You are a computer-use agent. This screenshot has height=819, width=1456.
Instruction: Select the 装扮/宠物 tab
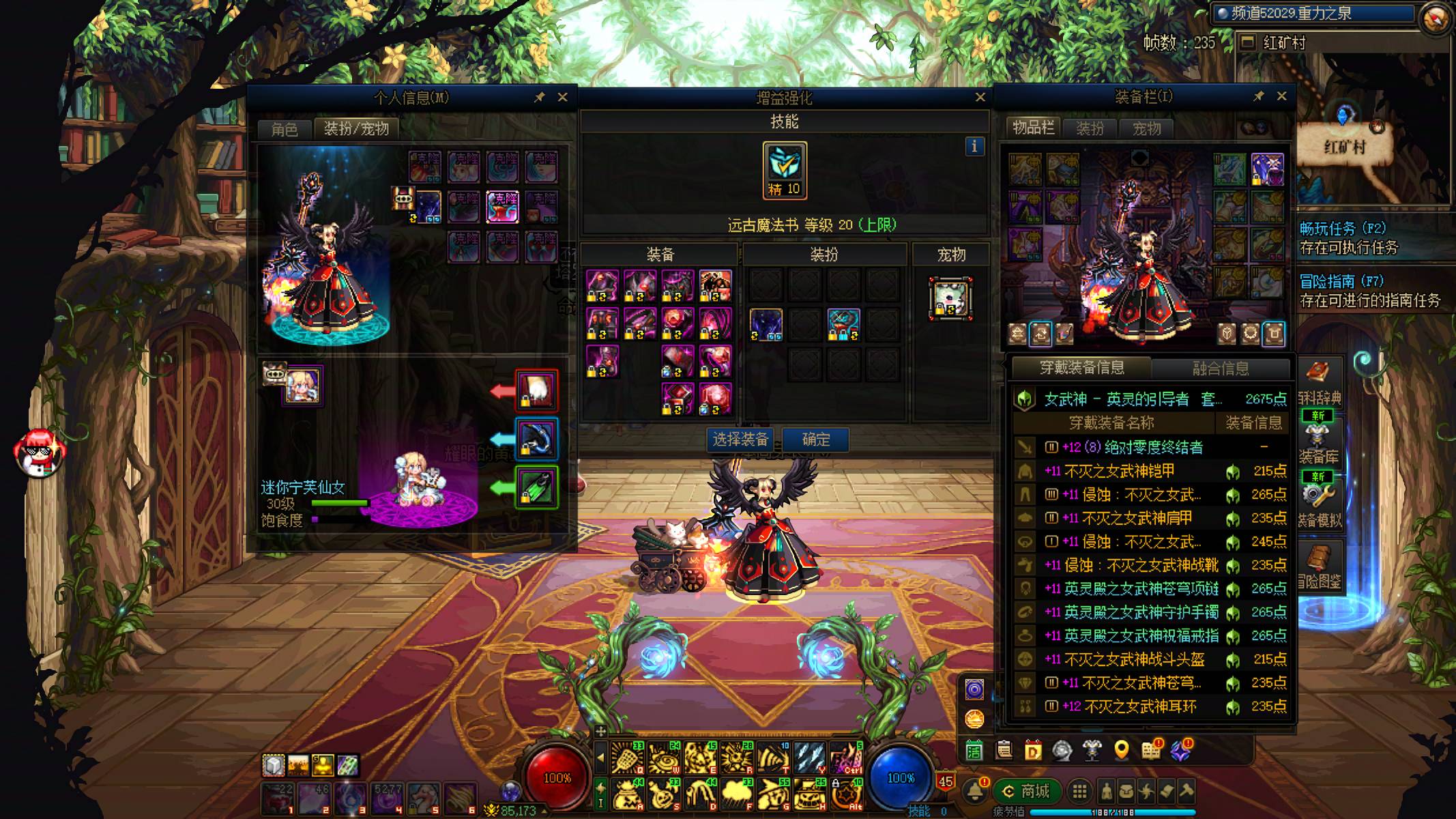pos(356,129)
